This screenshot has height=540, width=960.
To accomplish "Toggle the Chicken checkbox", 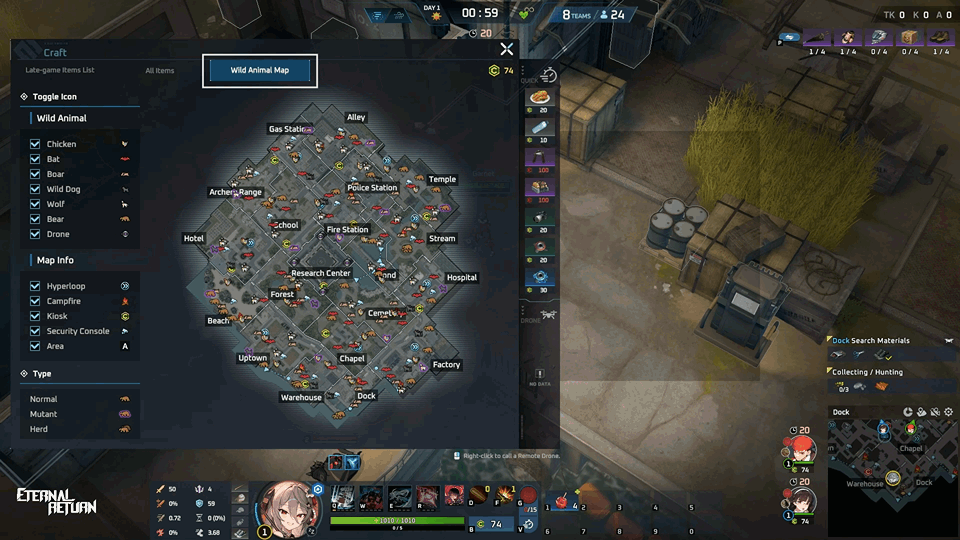I will (35, 144).
